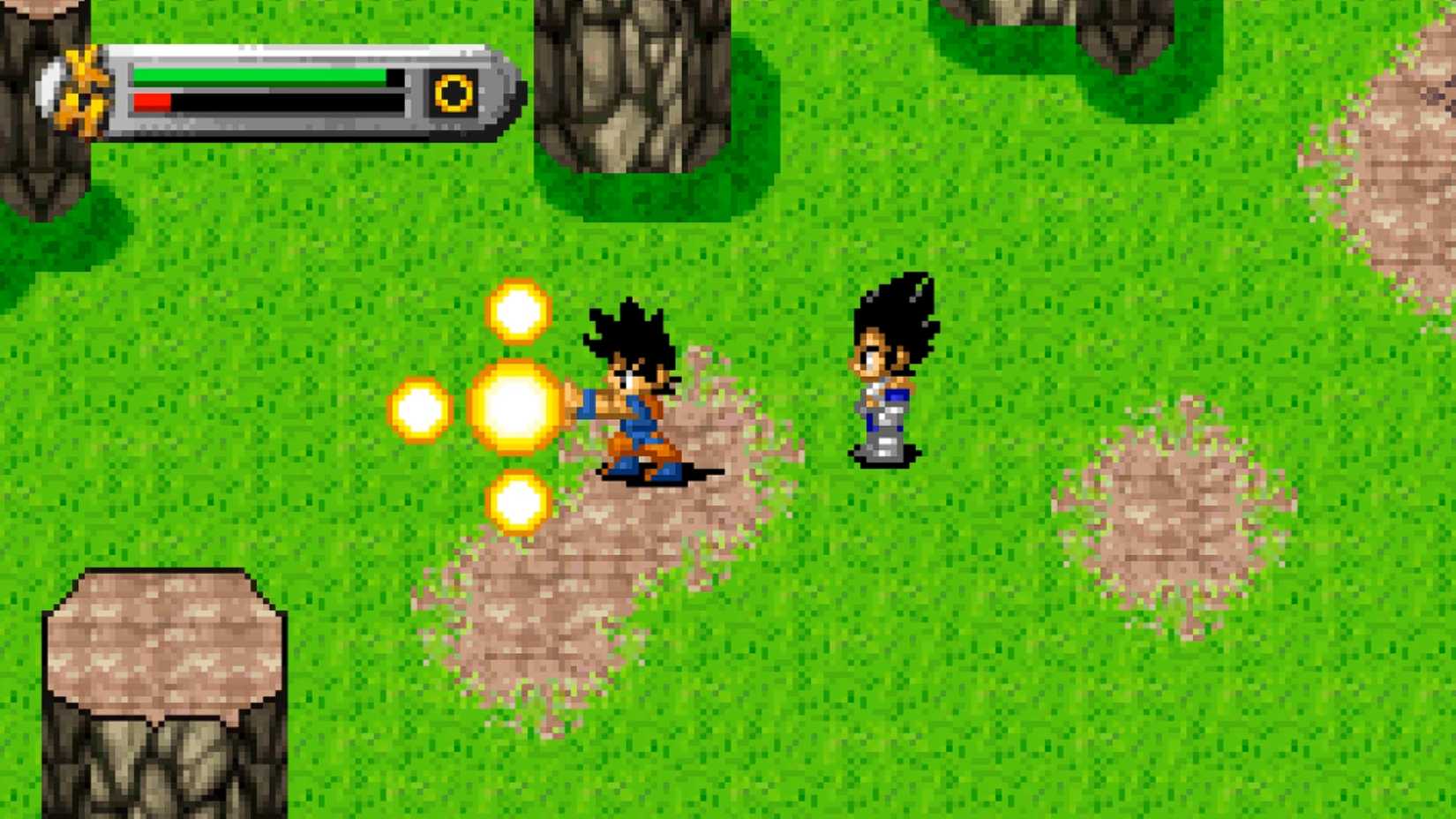Select the gold emblem icon on the status bar
Screen dimensions: 1456x819
[452, 91]
